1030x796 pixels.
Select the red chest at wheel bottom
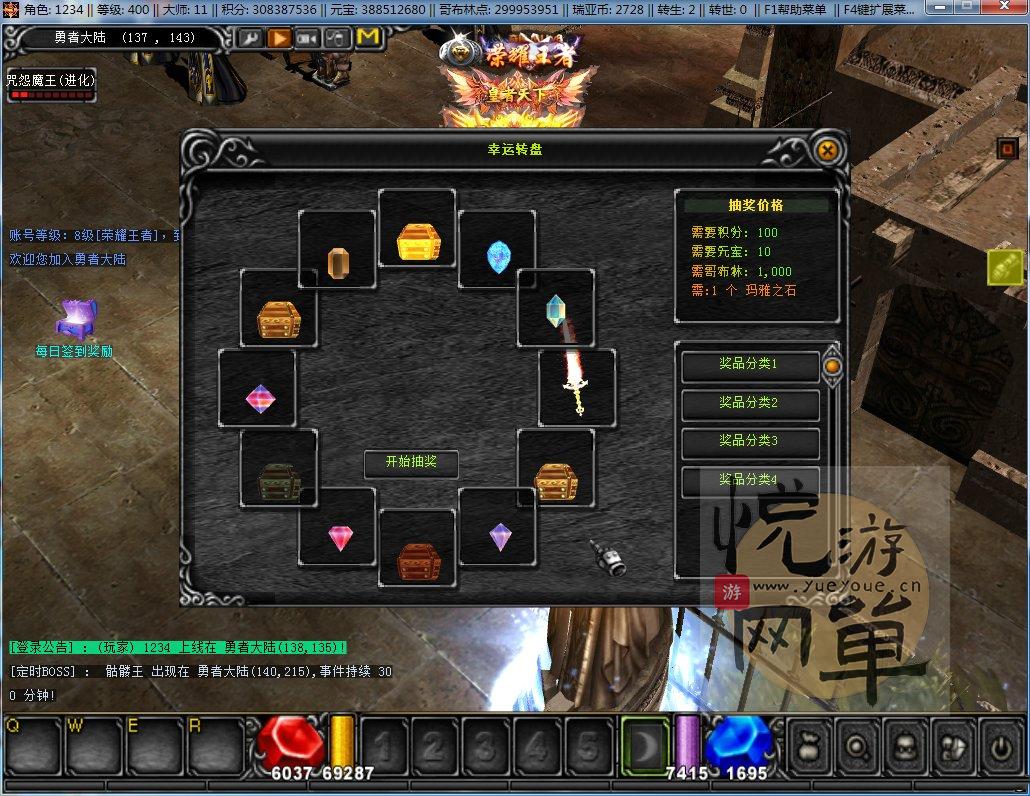418,562
